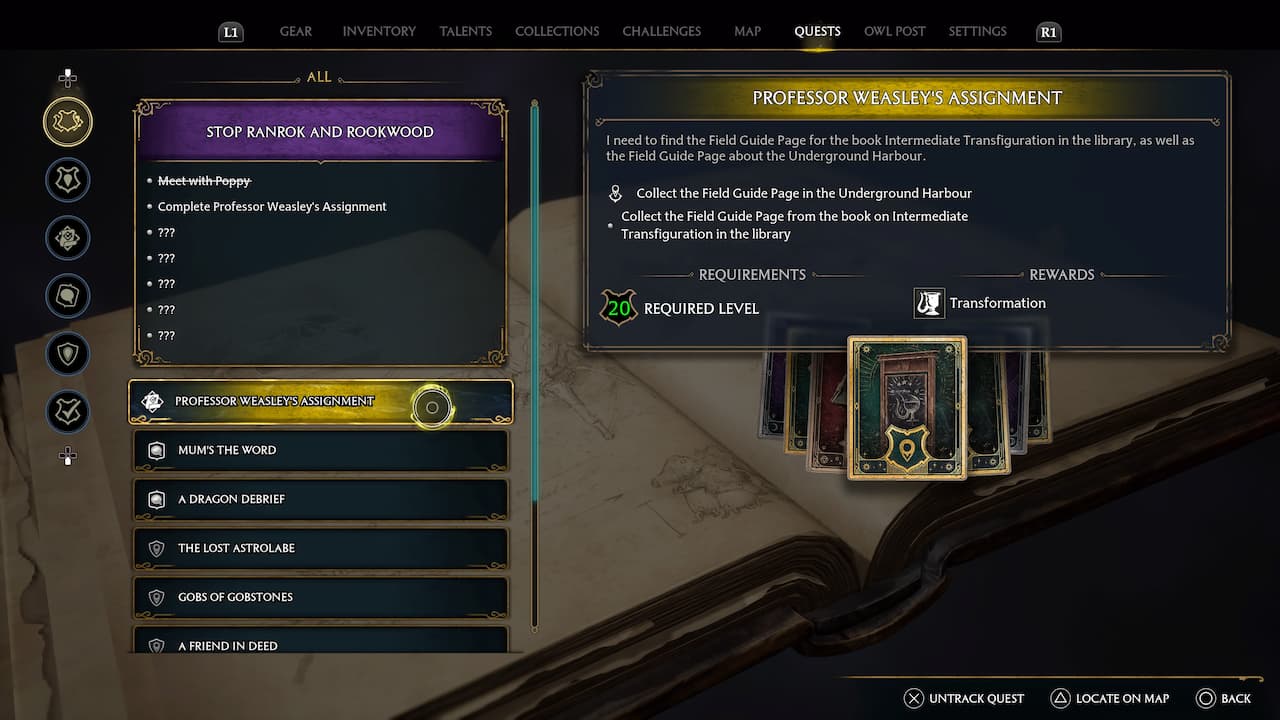Go to the Talents tab
1280x720 pixels.
(465, 31)
